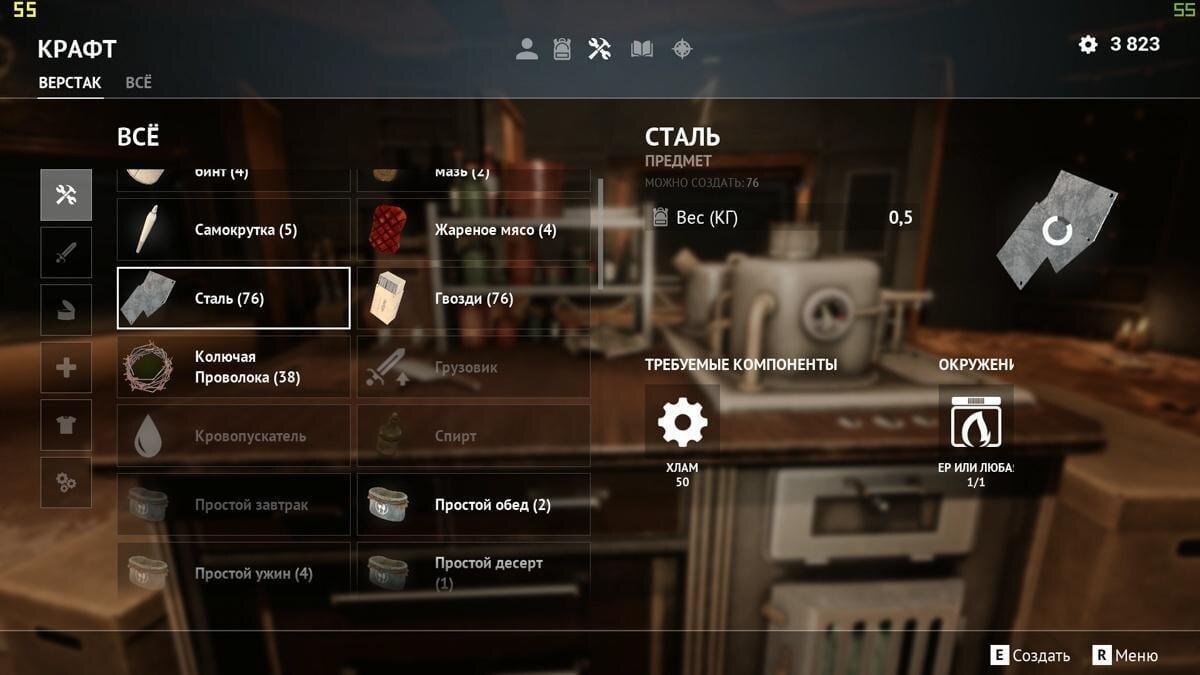This screenshot has height=675, width=1200.
Task: Select the Простой ужин recipe
Action: (234, 573)
